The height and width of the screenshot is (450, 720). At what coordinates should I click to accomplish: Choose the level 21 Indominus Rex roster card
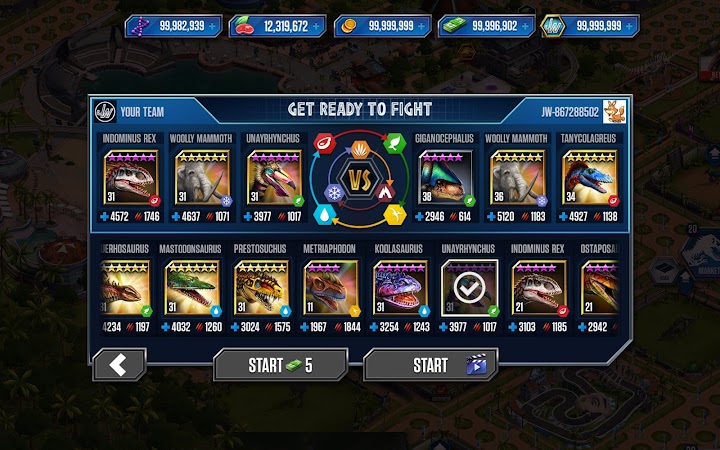coord(538,288)
